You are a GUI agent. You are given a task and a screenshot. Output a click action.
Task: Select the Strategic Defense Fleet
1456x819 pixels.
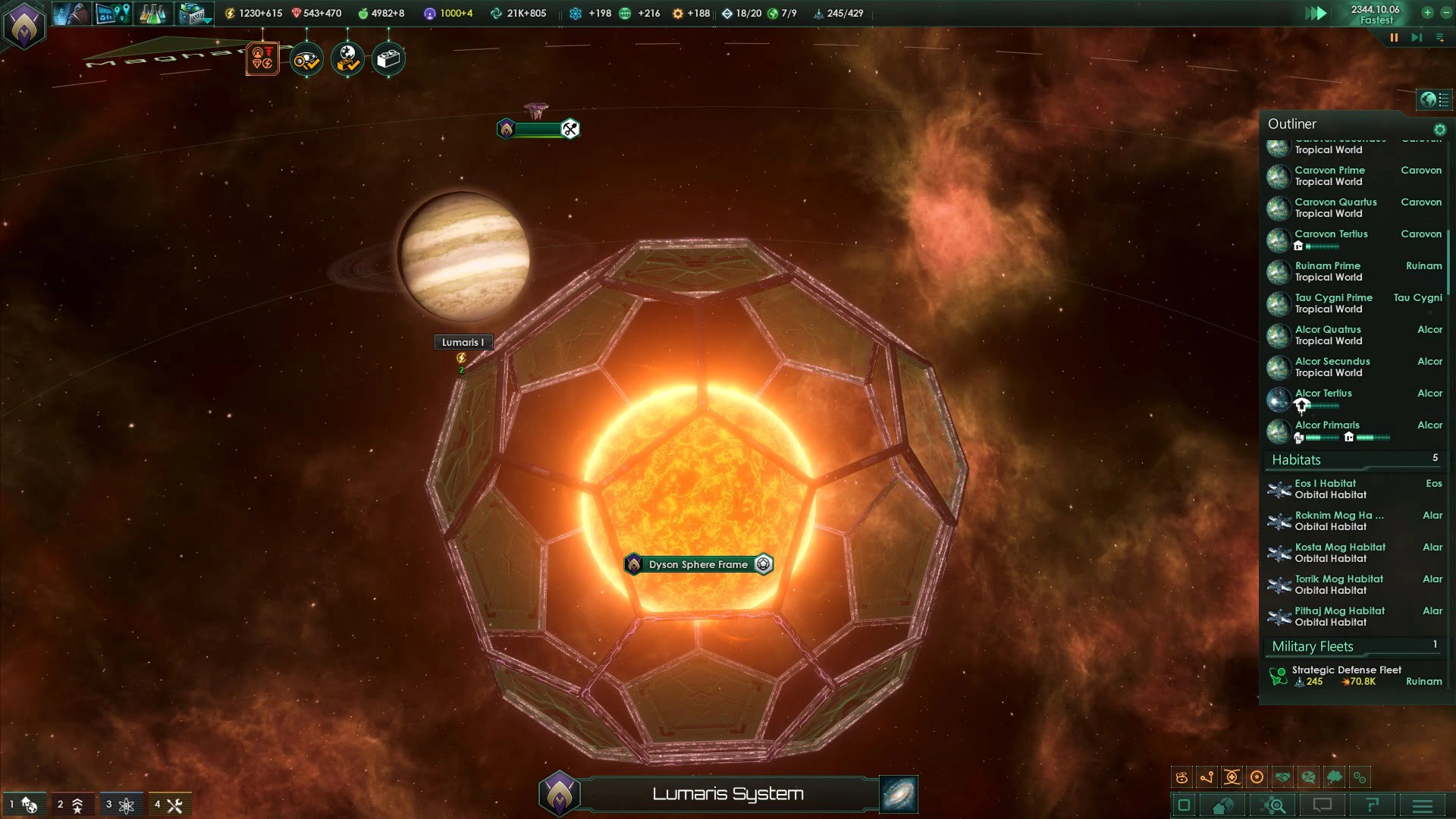pyautogui.click(x=1346, y=676)
